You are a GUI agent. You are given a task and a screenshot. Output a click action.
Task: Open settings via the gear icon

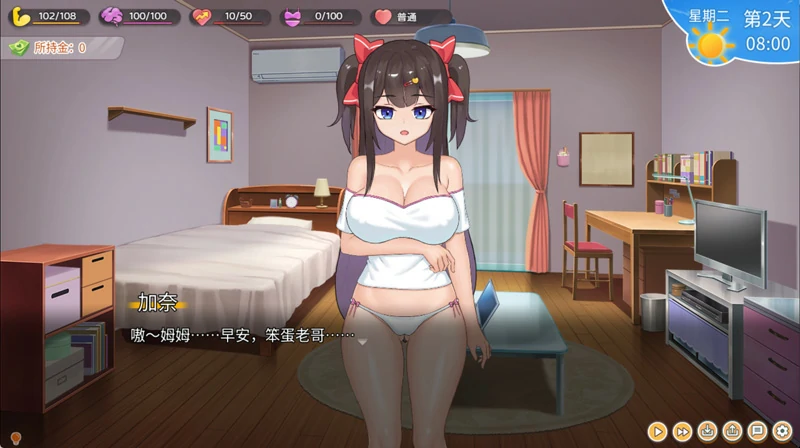click(x=782, y=431)
